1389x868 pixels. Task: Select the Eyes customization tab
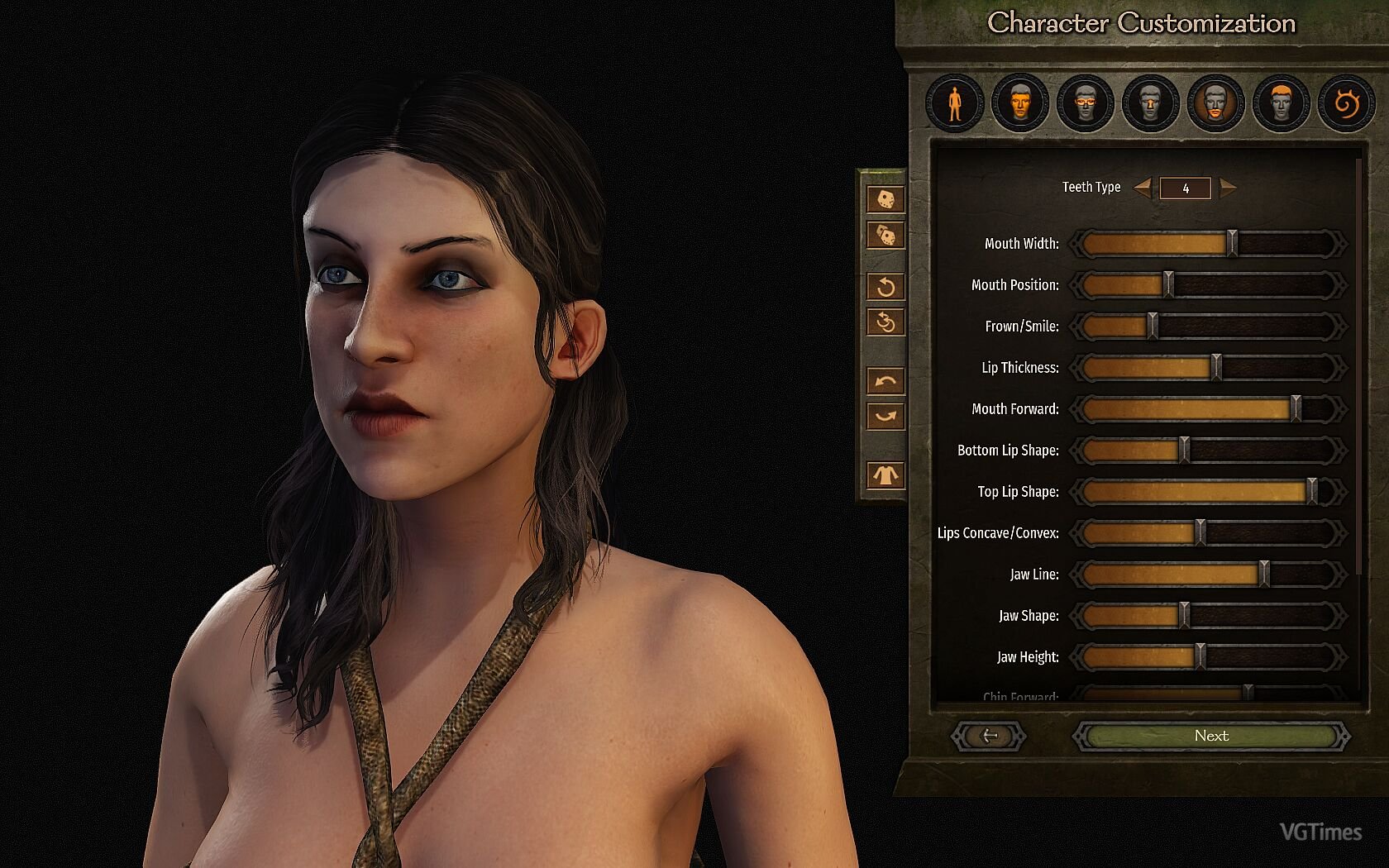(x=1085, y=104)
